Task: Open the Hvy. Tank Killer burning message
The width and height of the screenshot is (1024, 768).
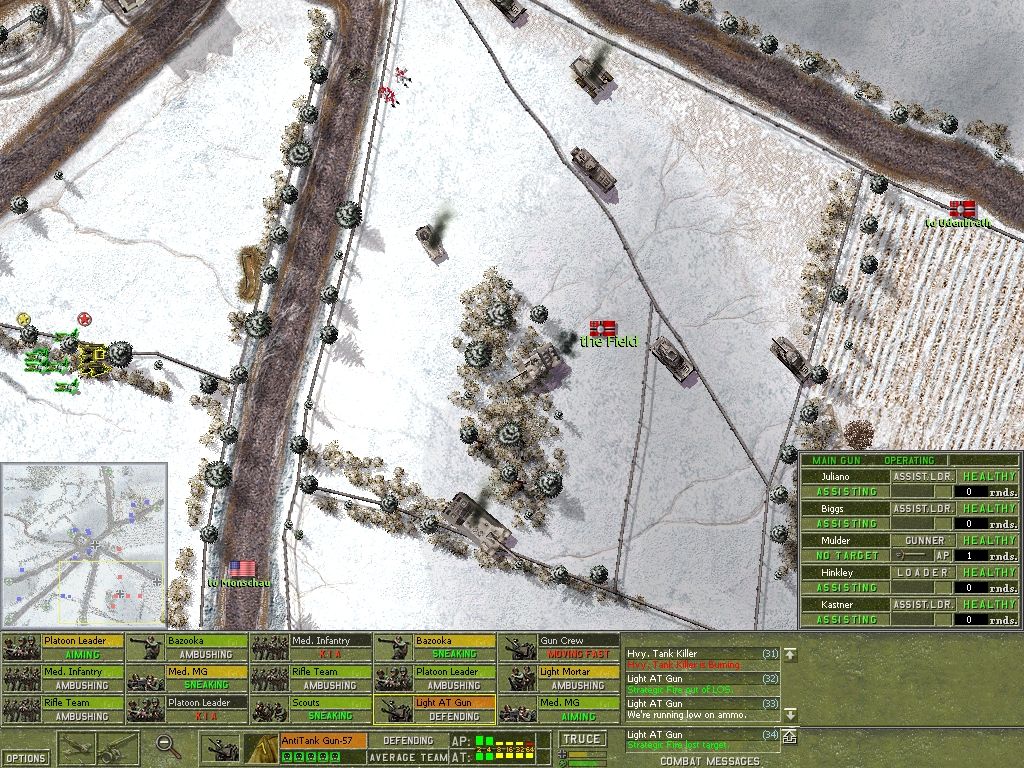Action: (700, 659)
